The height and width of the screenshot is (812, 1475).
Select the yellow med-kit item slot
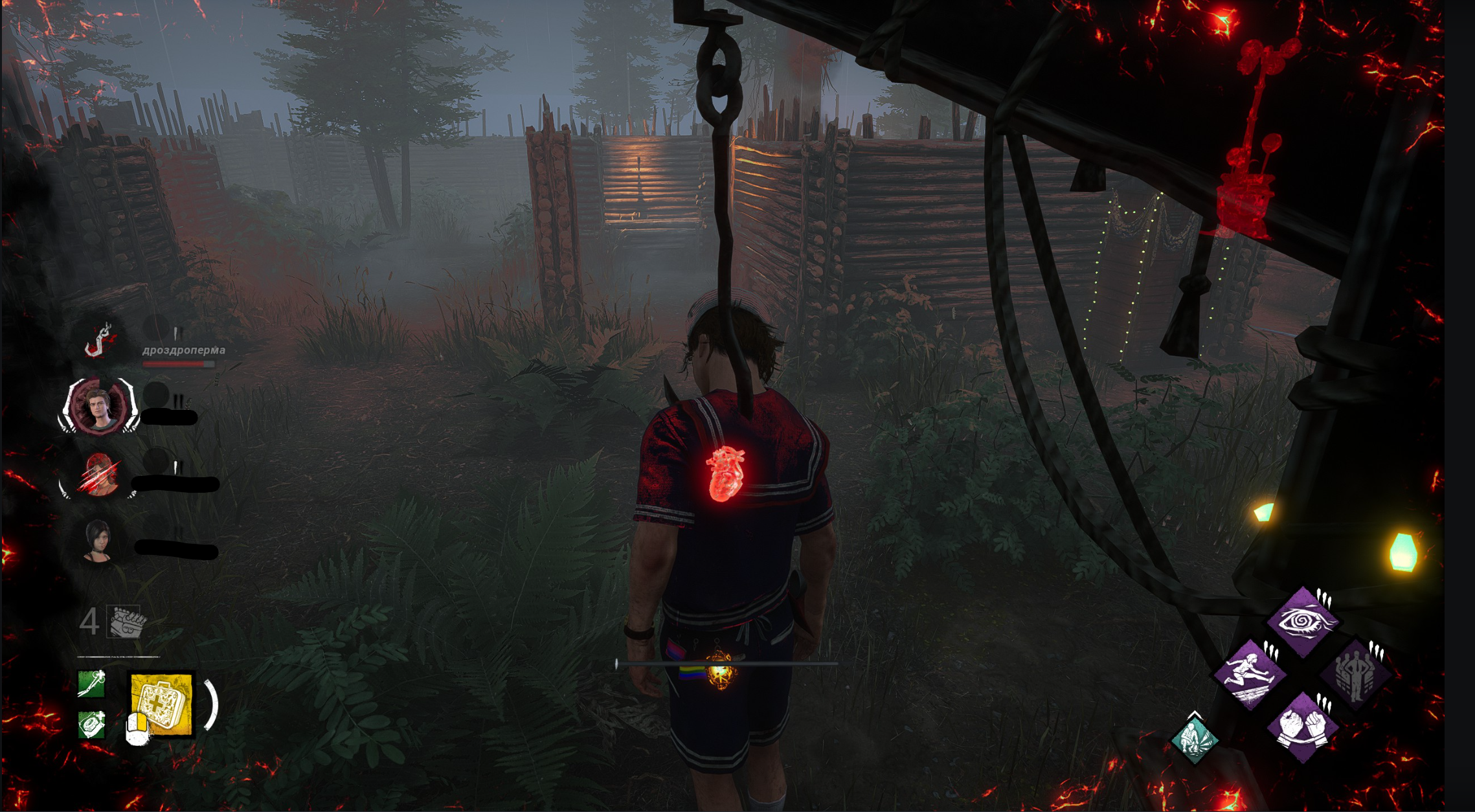162,704
